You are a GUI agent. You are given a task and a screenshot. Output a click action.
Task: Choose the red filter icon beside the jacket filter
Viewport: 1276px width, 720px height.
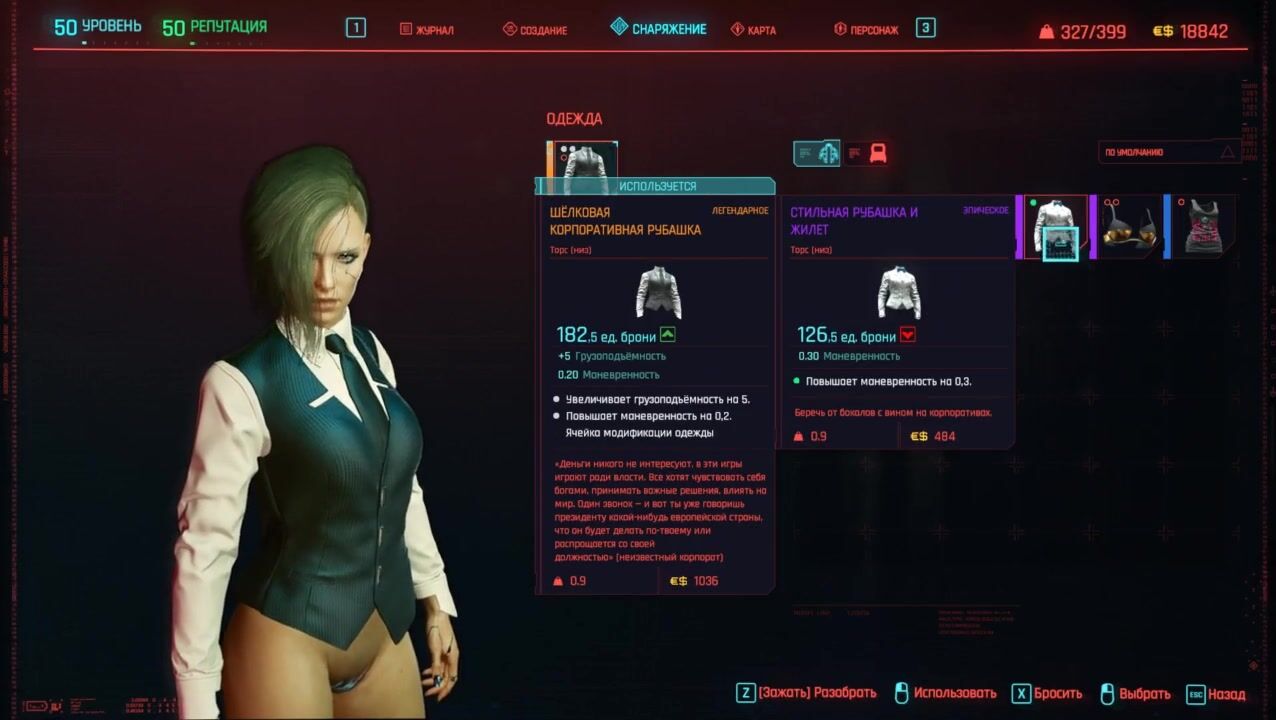[x=868, y=153]
